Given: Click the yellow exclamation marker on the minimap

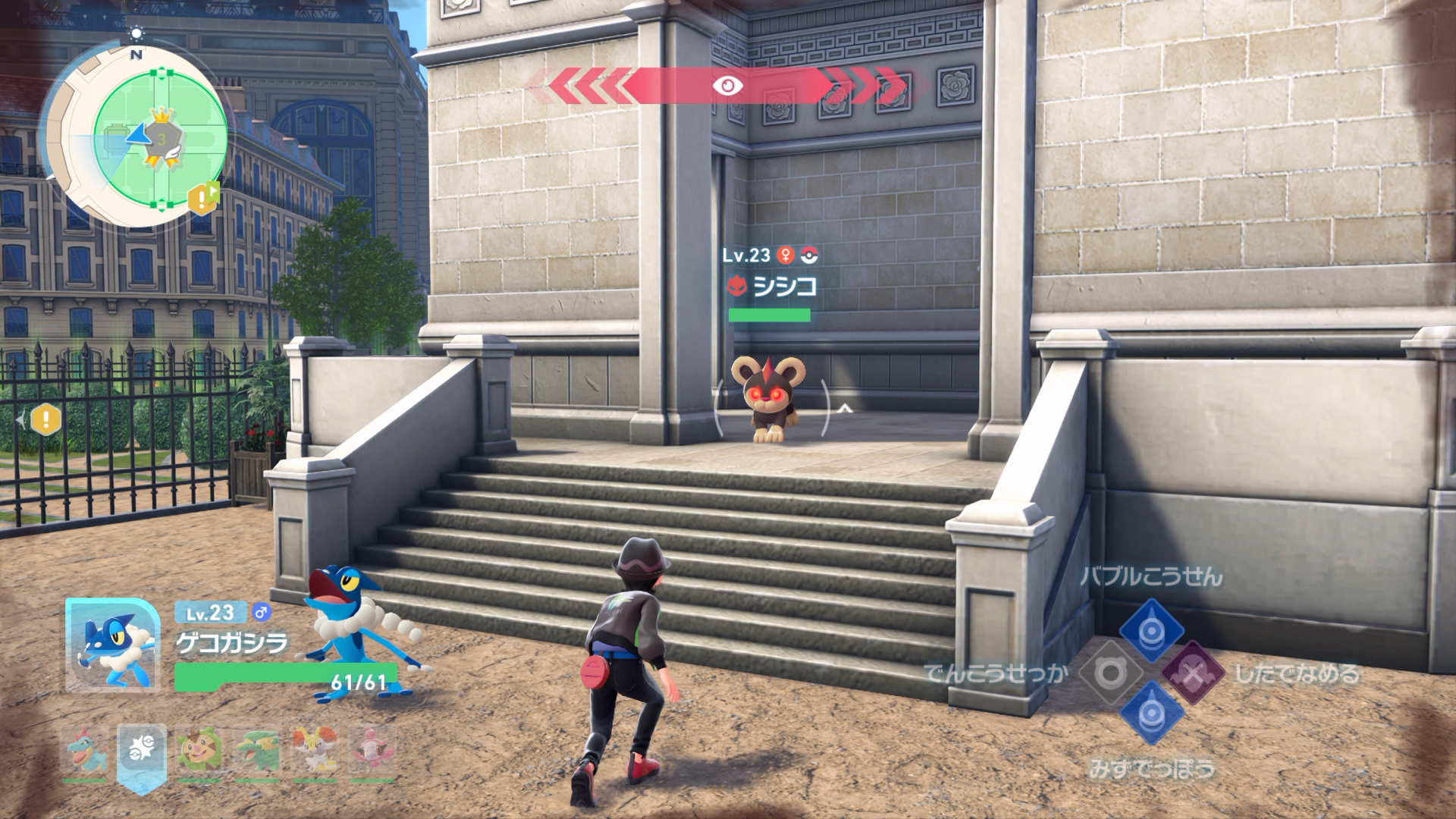Looking at the screenshot, I should click(x=202, y=199).
